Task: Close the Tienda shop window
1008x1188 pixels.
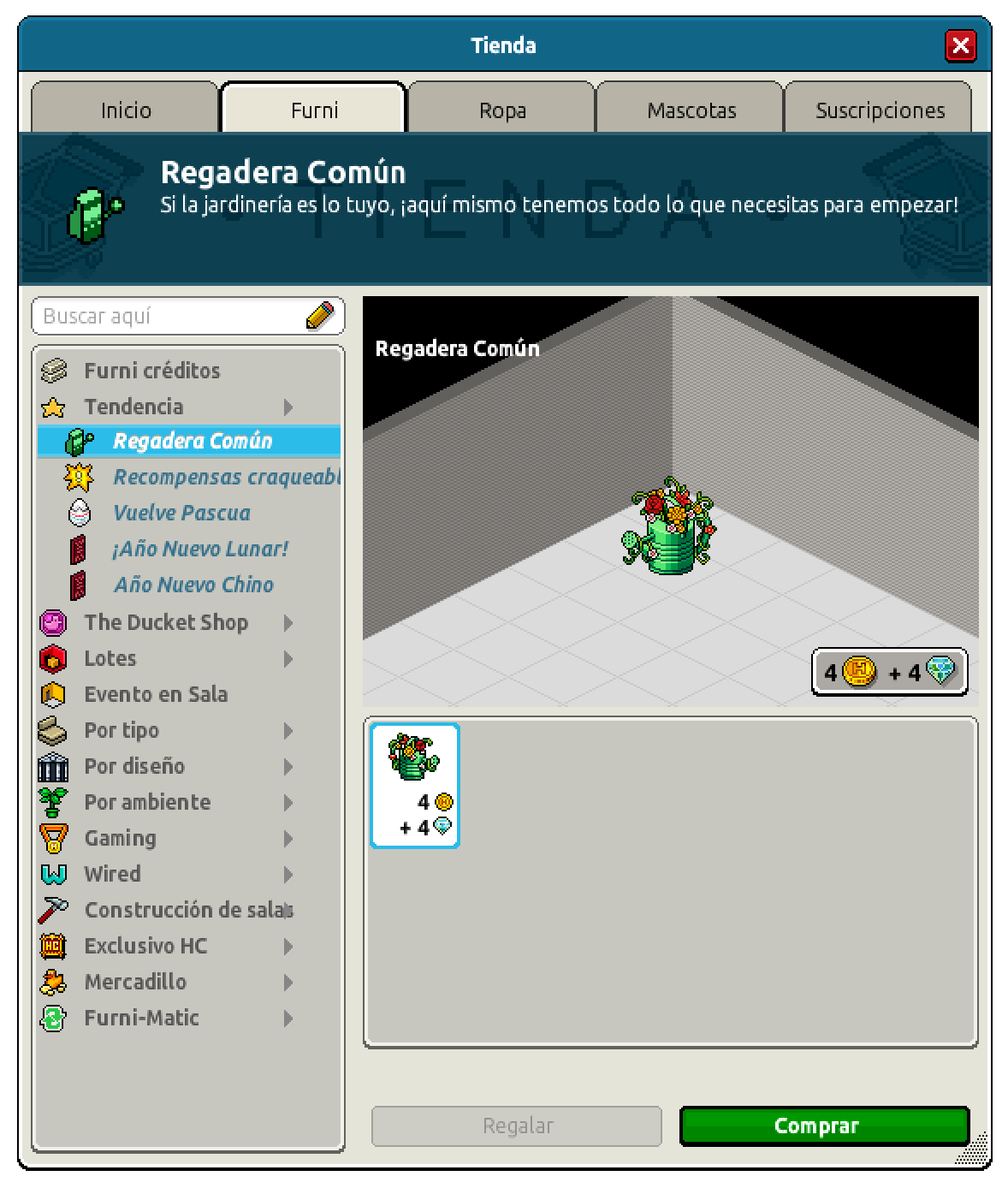Action: (960, 45)
